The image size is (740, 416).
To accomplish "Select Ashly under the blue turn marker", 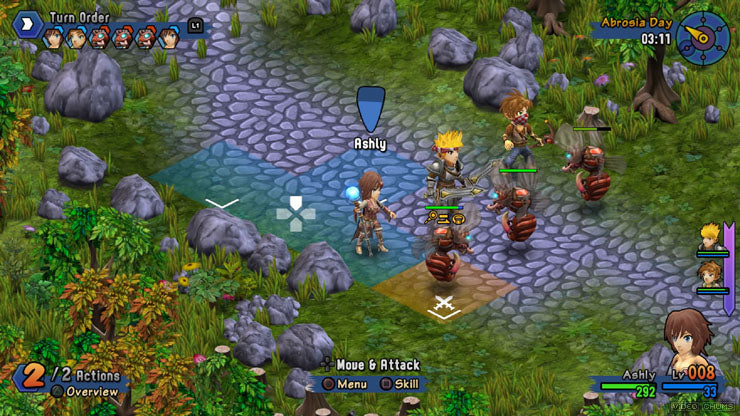I will click(x=371, y=212).
